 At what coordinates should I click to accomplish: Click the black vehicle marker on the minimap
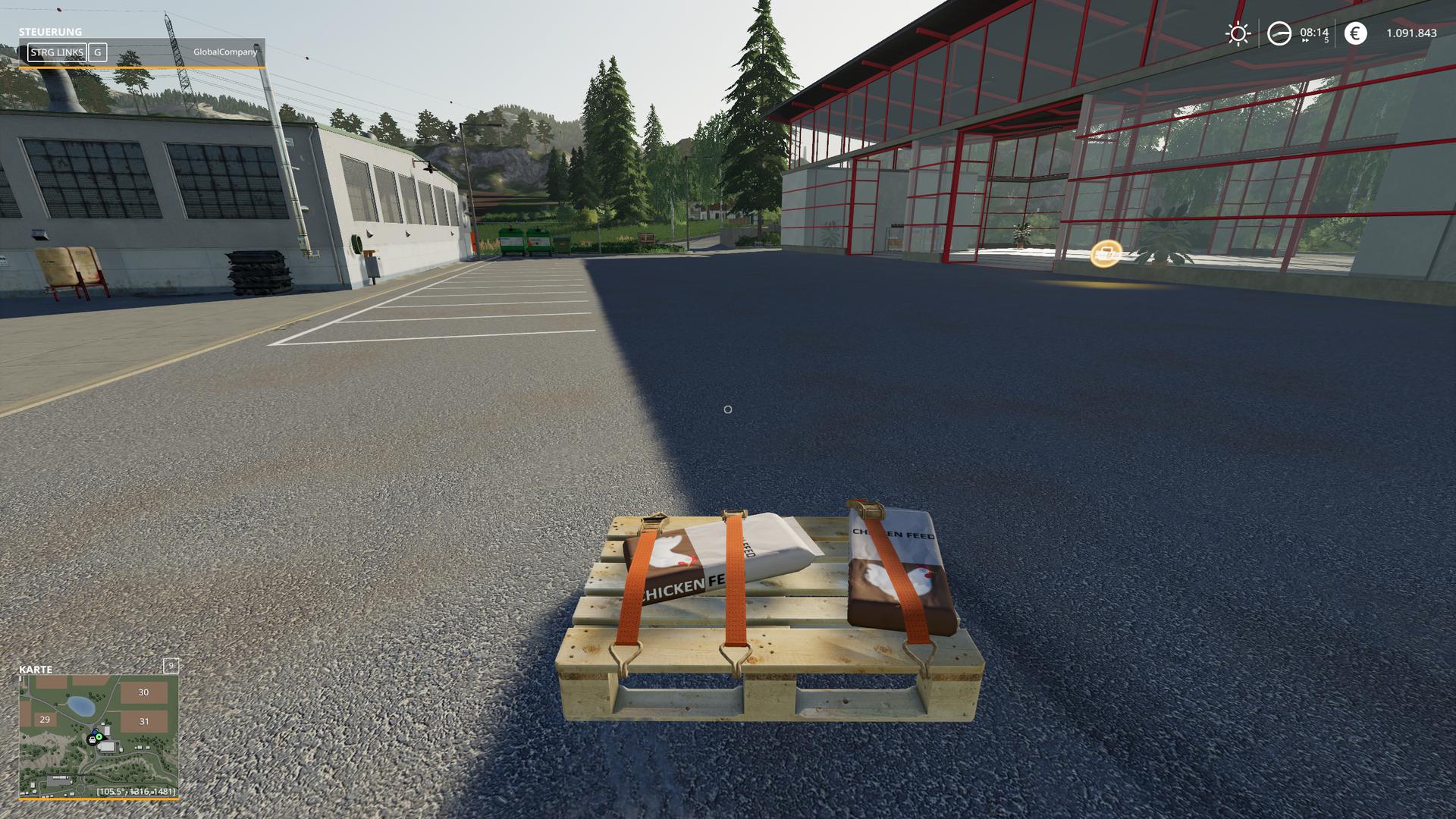coord(91,740)
